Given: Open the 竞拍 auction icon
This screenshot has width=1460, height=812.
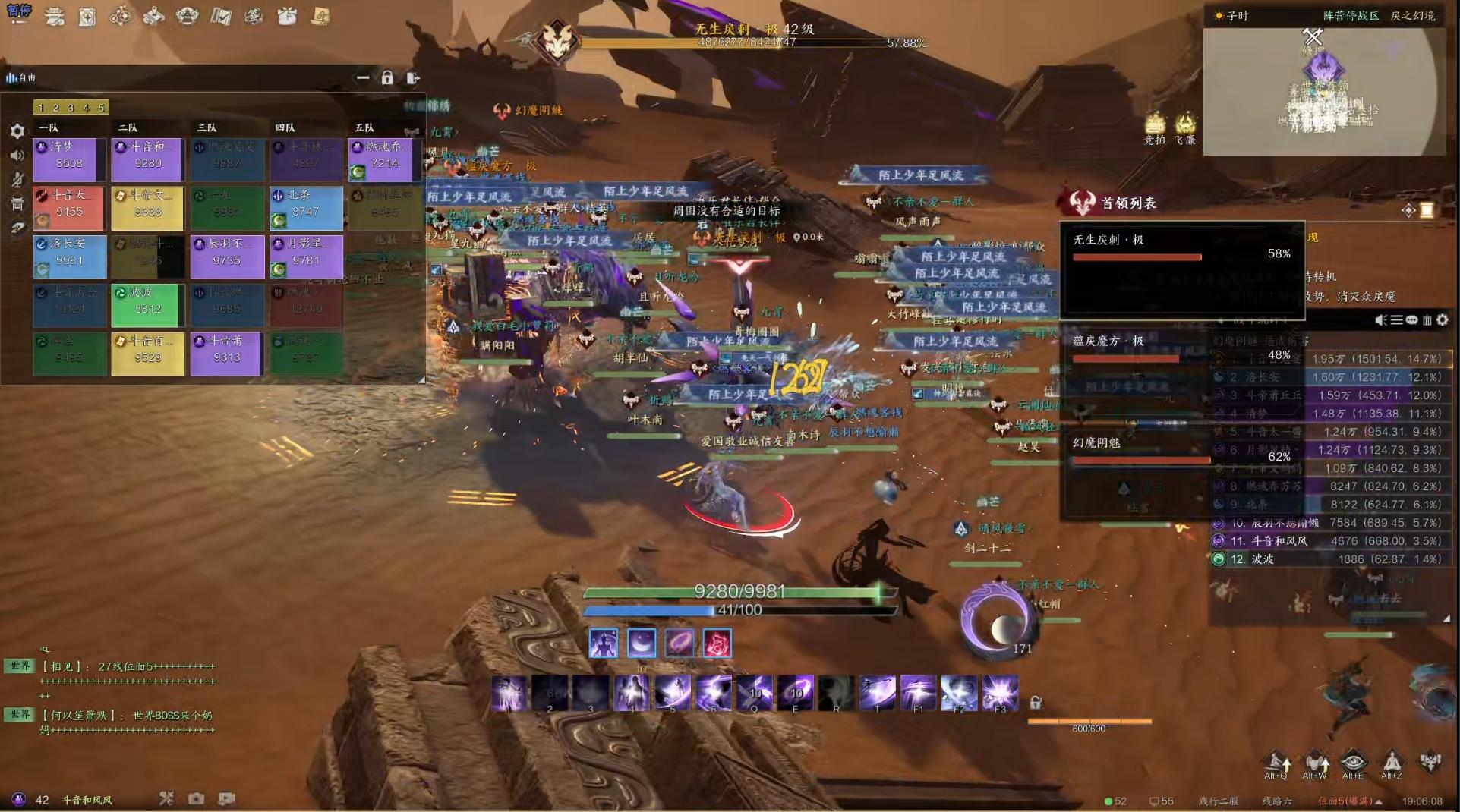Looking at the screenshot, I should click(1155, 127).
